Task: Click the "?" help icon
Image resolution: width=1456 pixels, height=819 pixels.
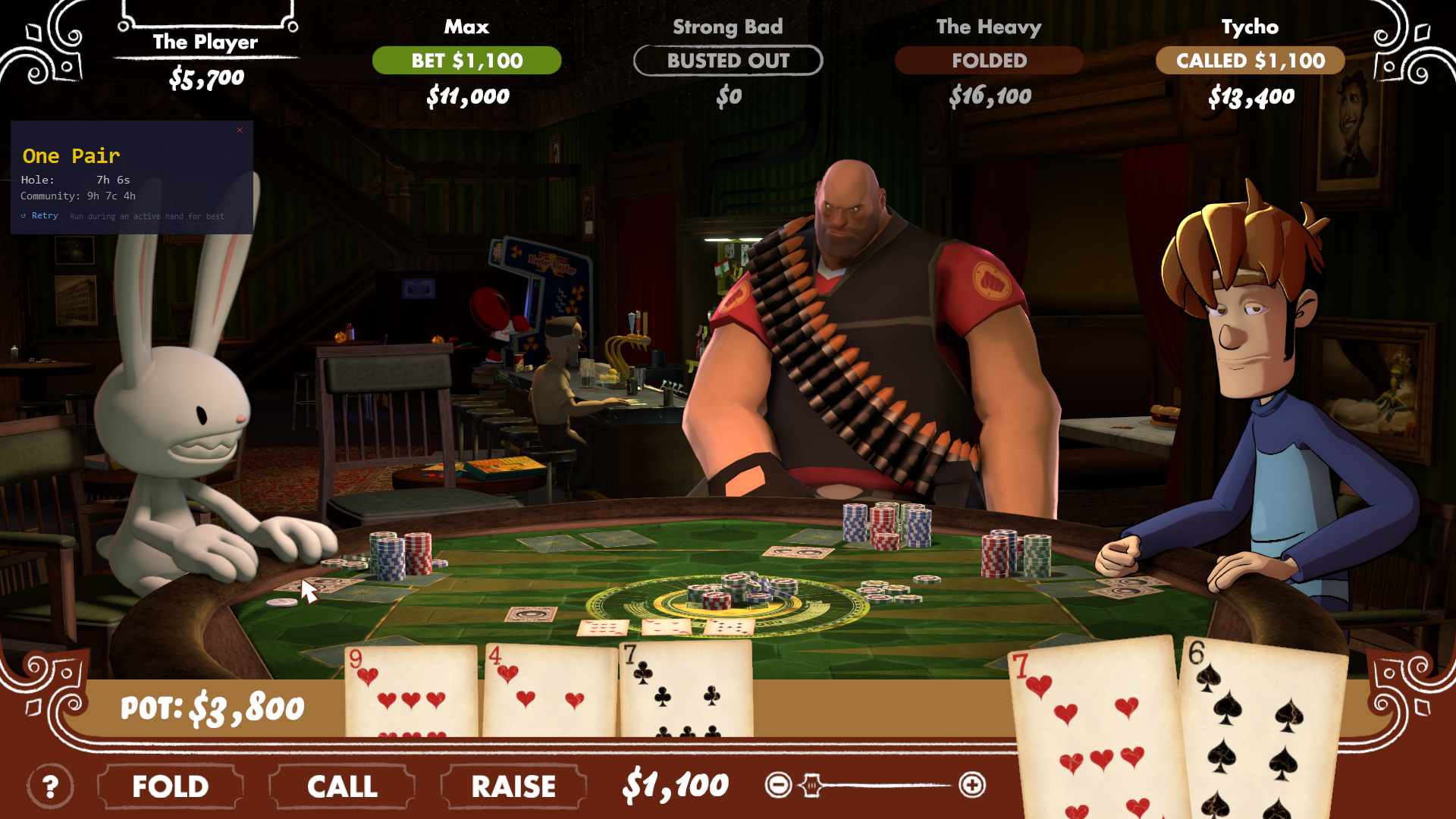Action: 50,786
